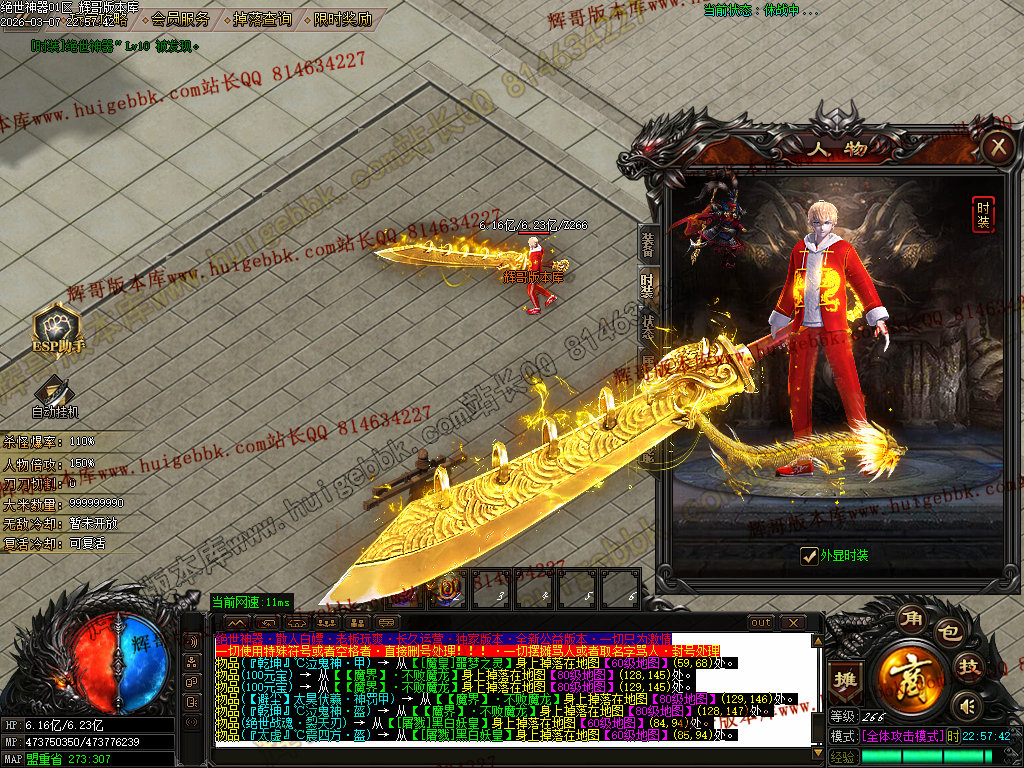Screen dimensions: 1024x768
Task: Click the red 时装 button beside the character
Action: click(x=984, y=214)
